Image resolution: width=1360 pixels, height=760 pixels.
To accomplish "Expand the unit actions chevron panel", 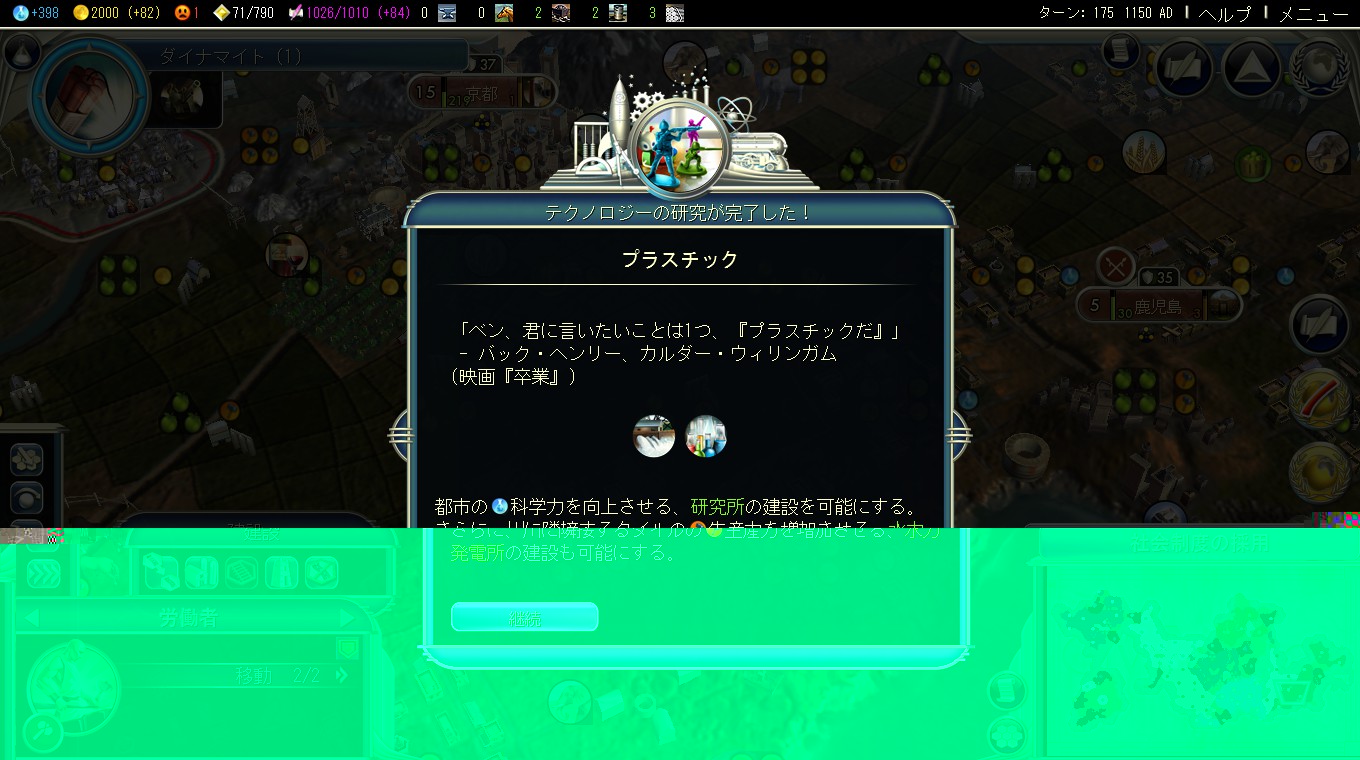I will (x=41, y=573).
